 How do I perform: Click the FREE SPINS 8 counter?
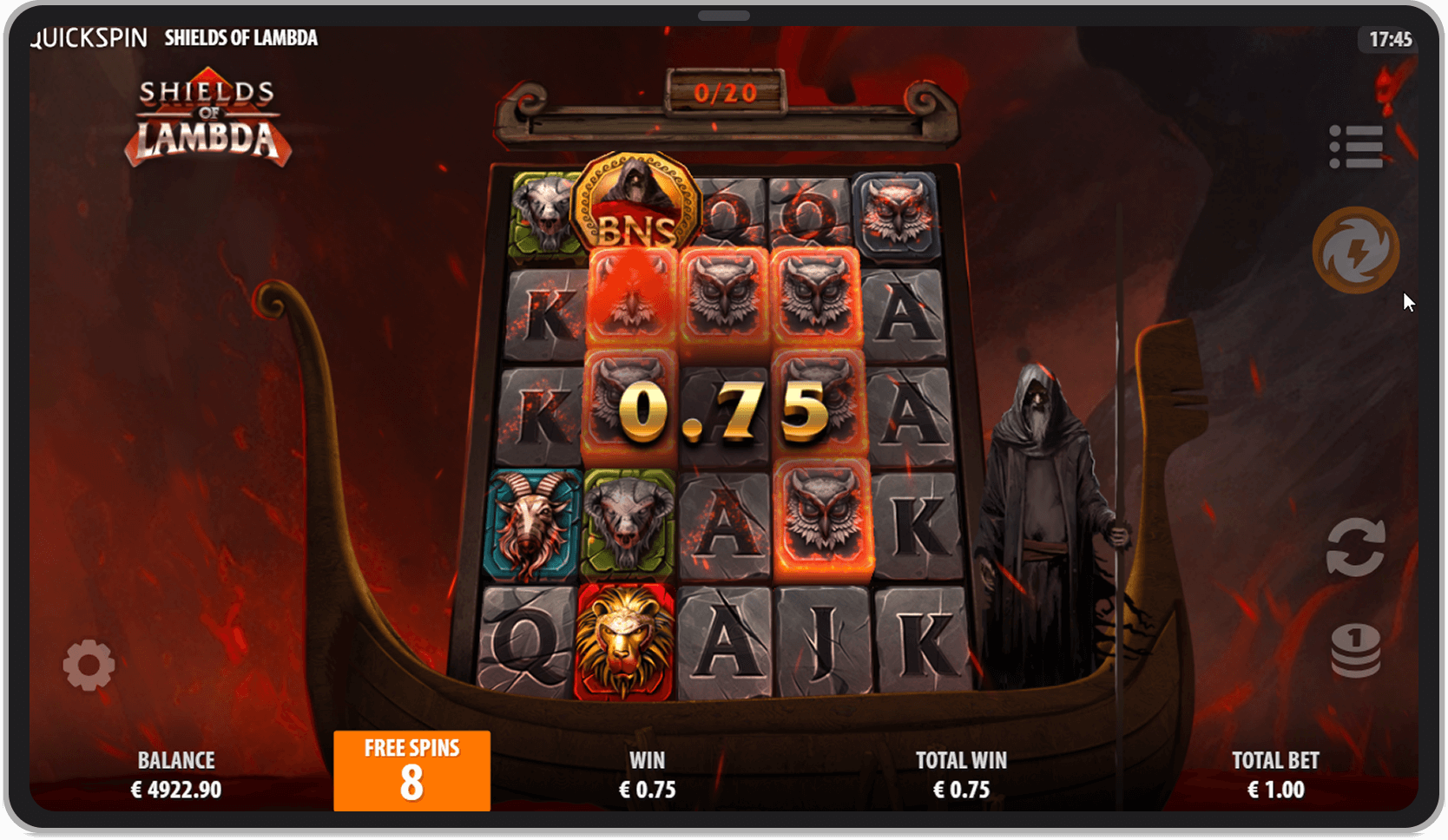click(x=411, y=771)
